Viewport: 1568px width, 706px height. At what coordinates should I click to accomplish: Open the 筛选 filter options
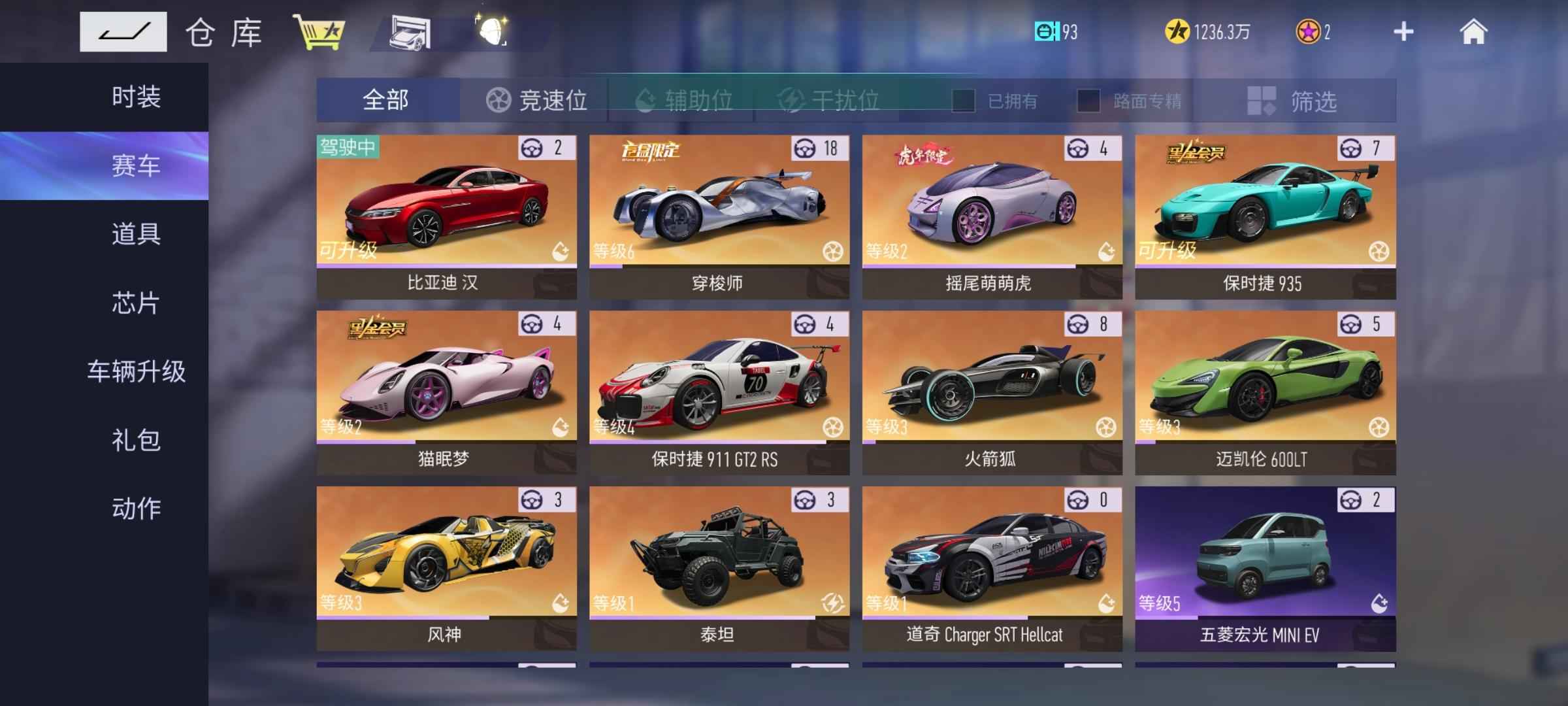click(x=1294, y=101)
